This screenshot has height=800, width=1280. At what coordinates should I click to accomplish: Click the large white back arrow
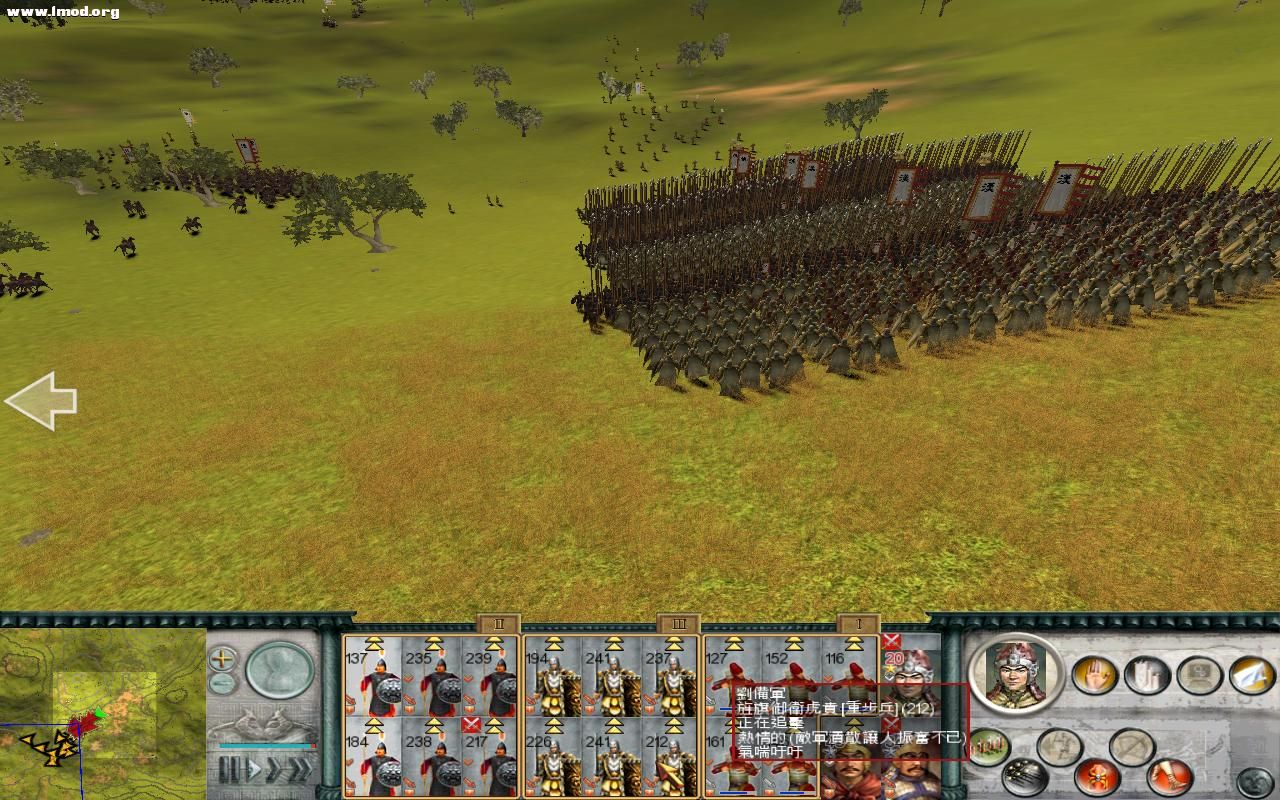42,400
